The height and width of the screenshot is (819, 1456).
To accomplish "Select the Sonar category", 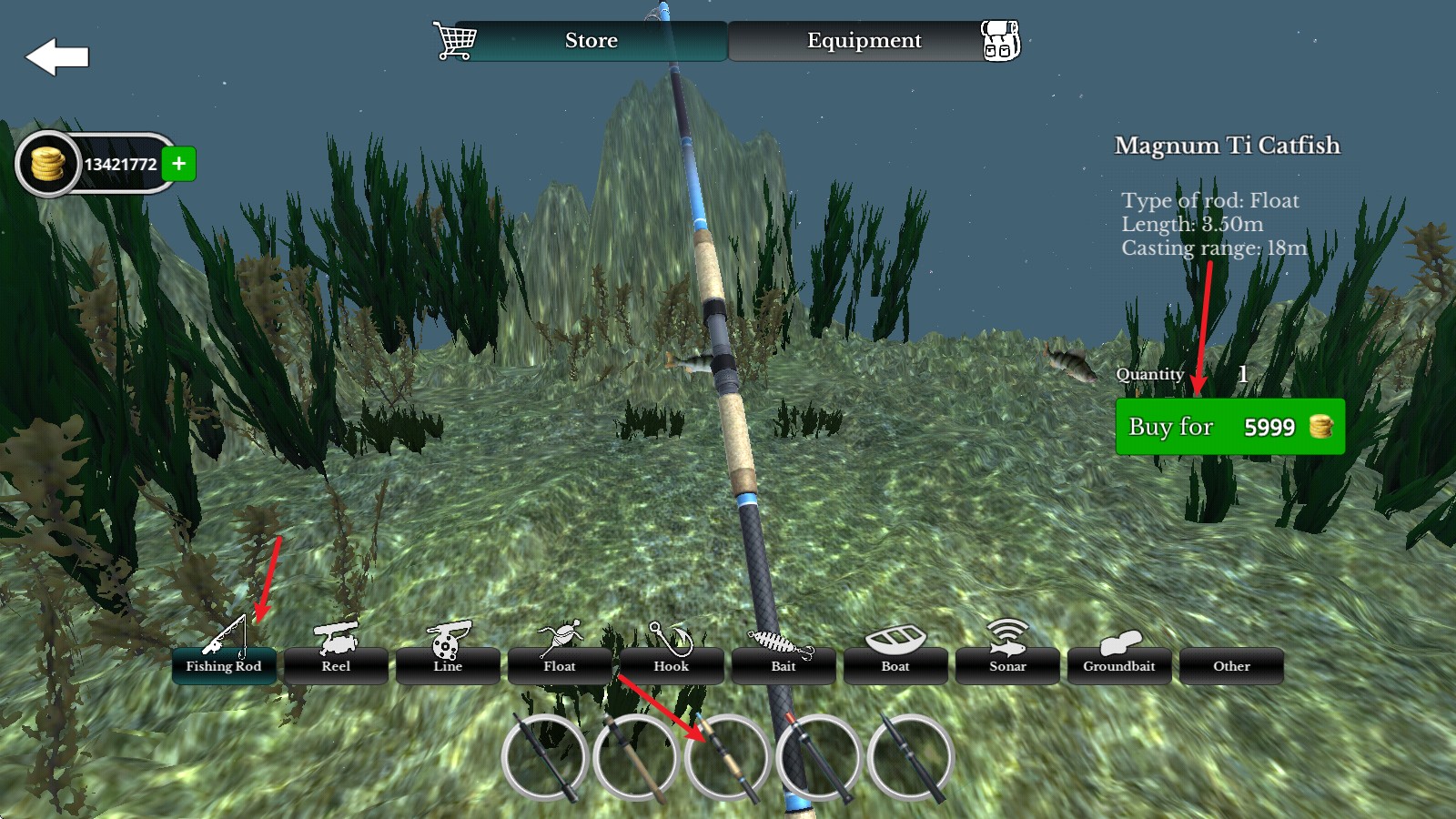I will [1007, 665].
